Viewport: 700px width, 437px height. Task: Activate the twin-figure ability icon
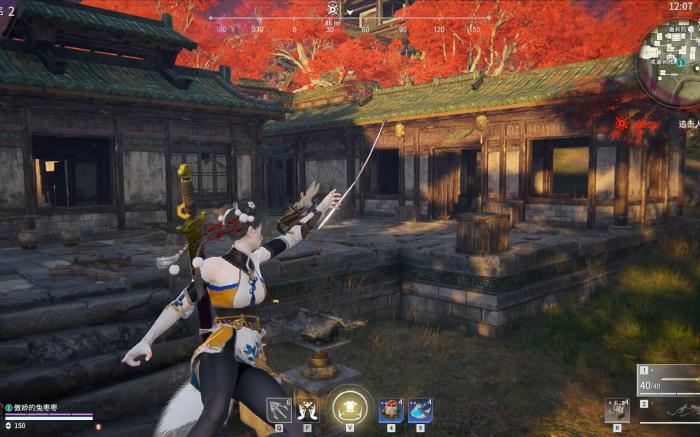(306, 410)
